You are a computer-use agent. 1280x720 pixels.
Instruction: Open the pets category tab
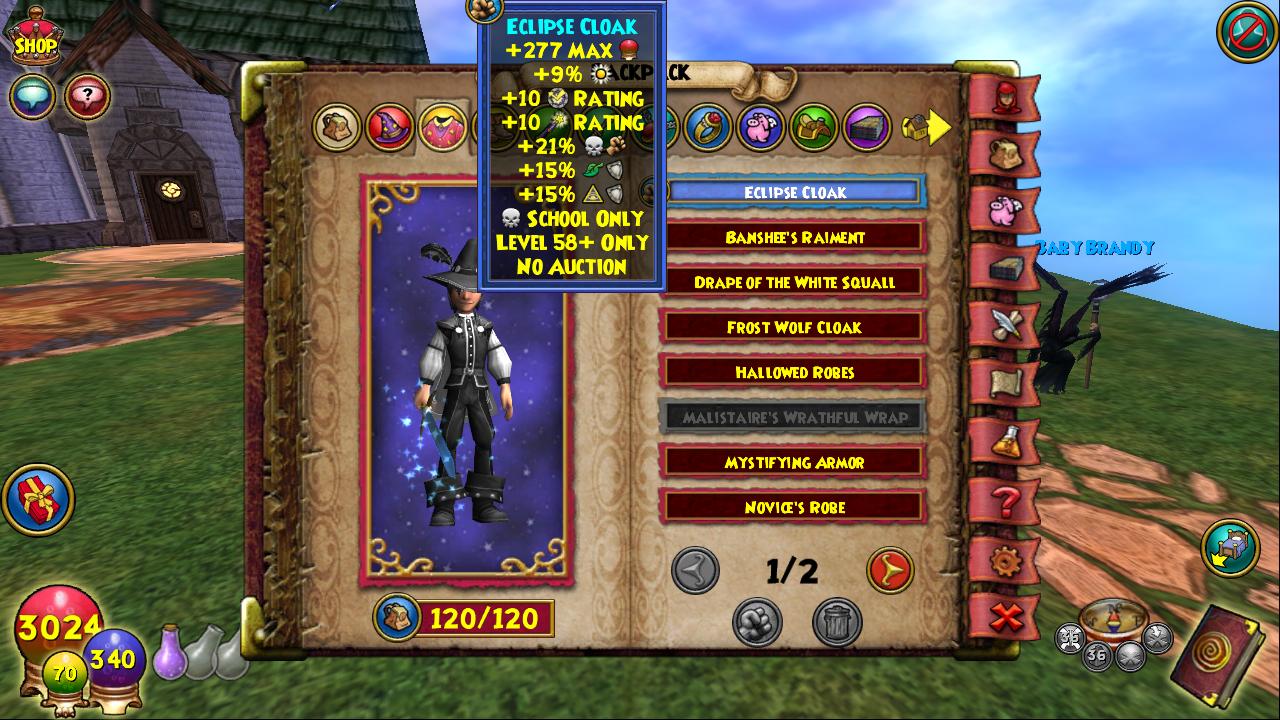(x=761, y=127)
